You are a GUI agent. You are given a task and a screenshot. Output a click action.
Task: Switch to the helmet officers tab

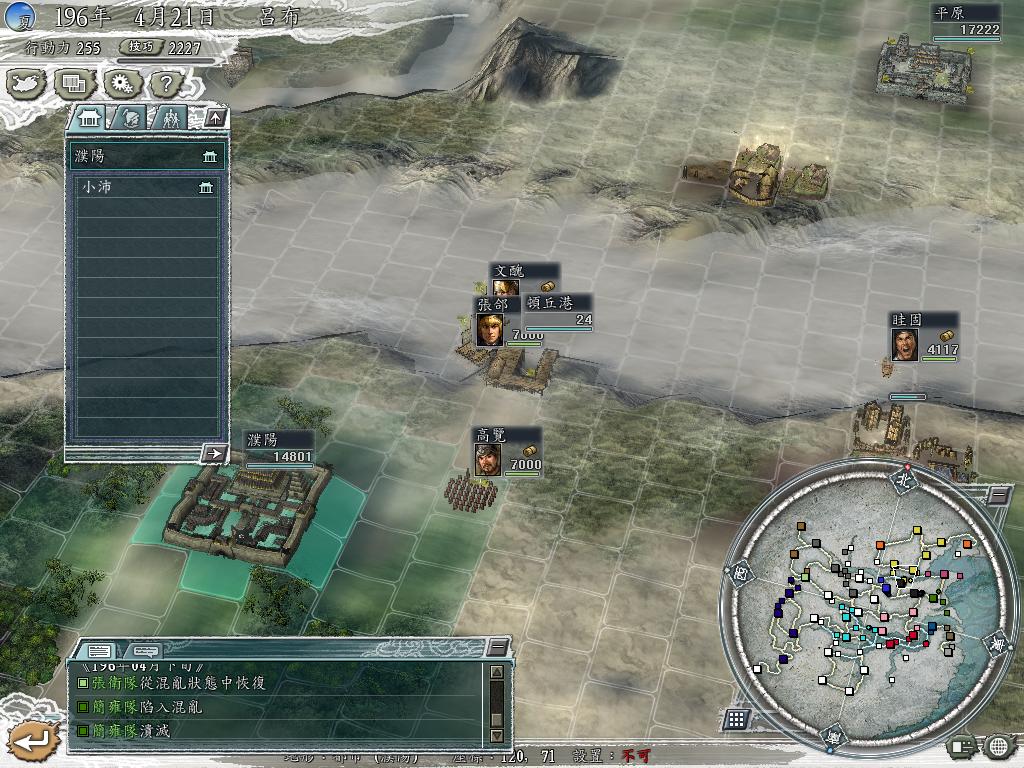[131, 118]
